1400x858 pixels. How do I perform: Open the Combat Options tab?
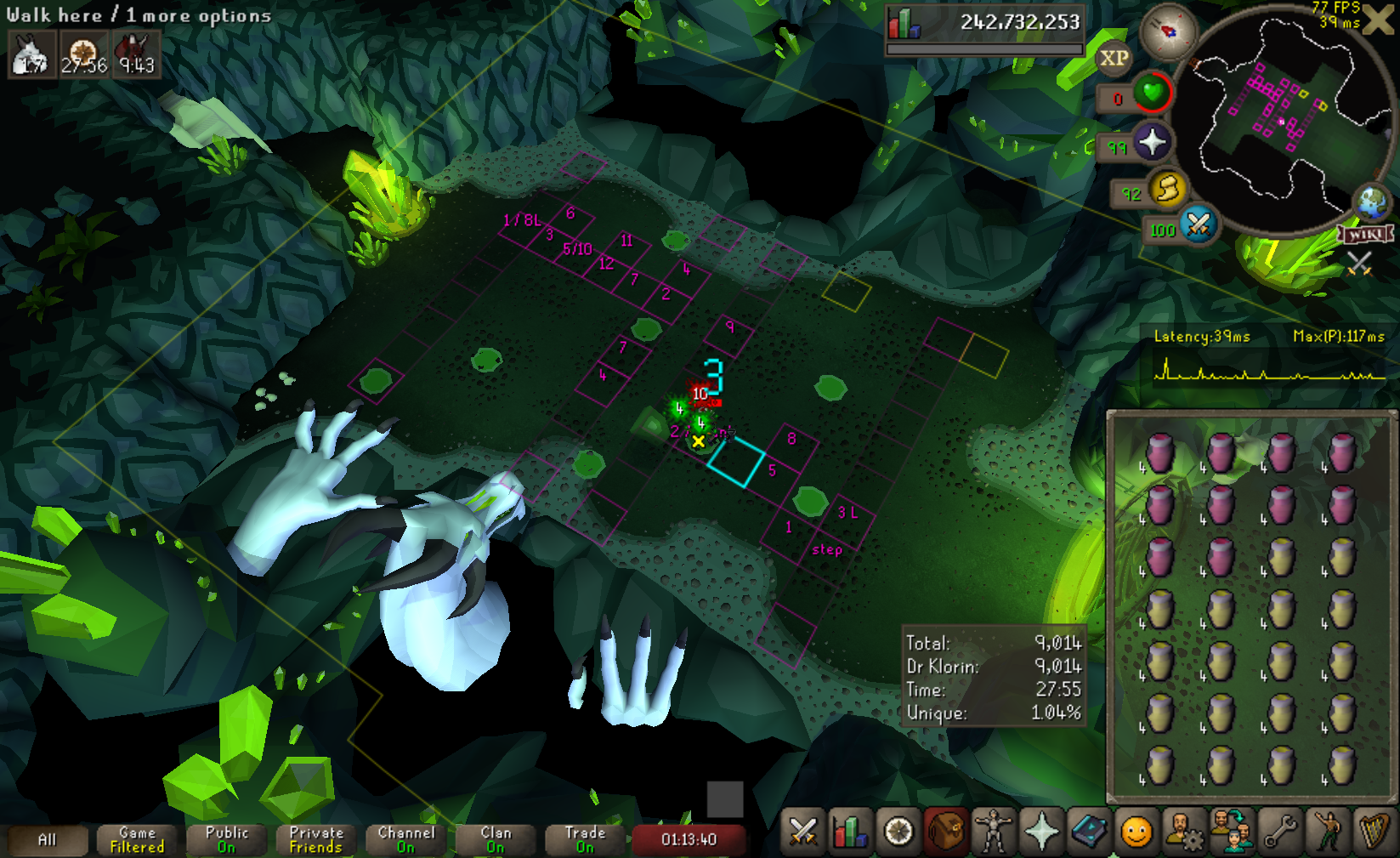[x=802, y=831]
